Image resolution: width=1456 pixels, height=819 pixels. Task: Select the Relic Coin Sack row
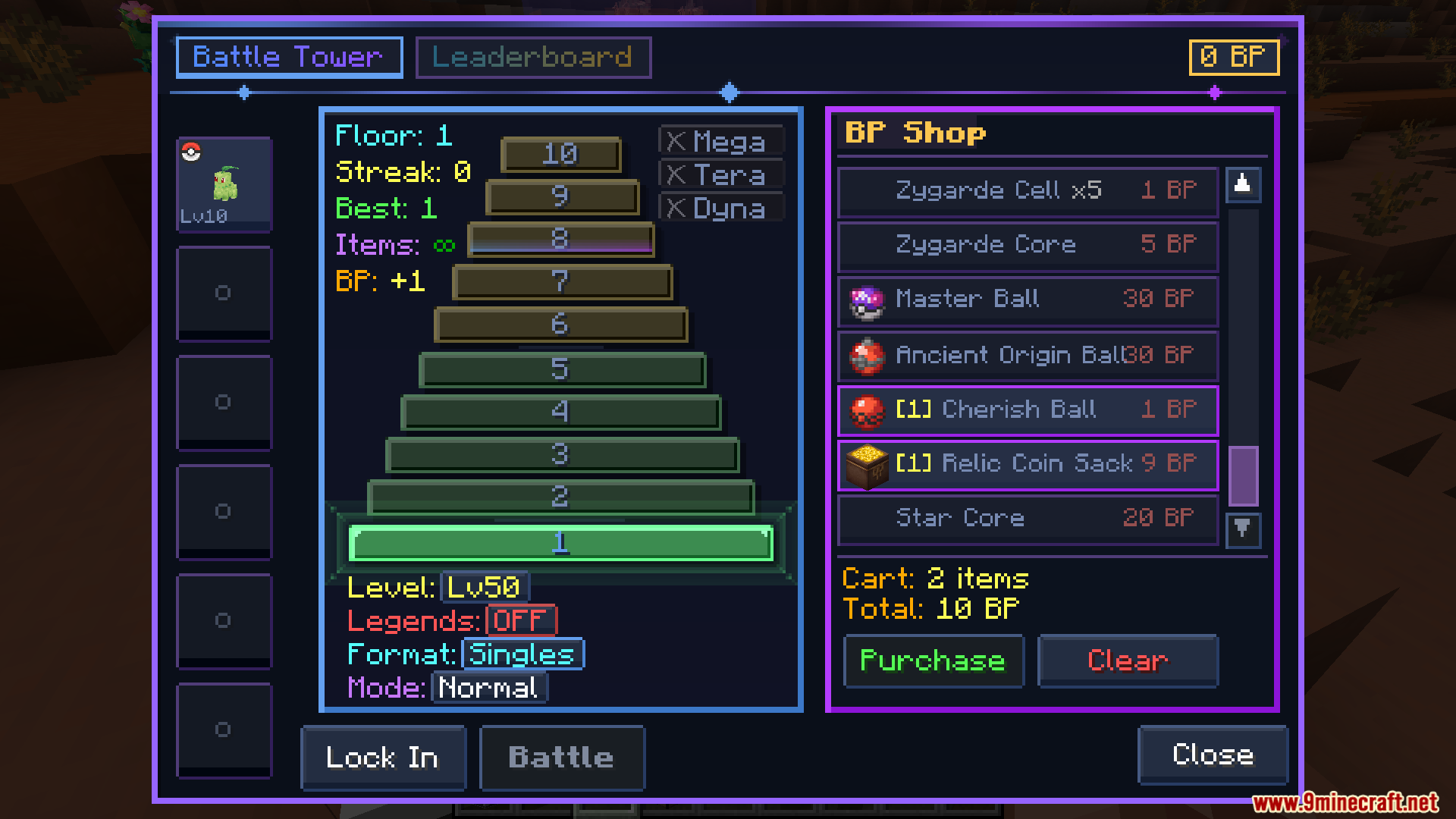(x=1028, y=464)
